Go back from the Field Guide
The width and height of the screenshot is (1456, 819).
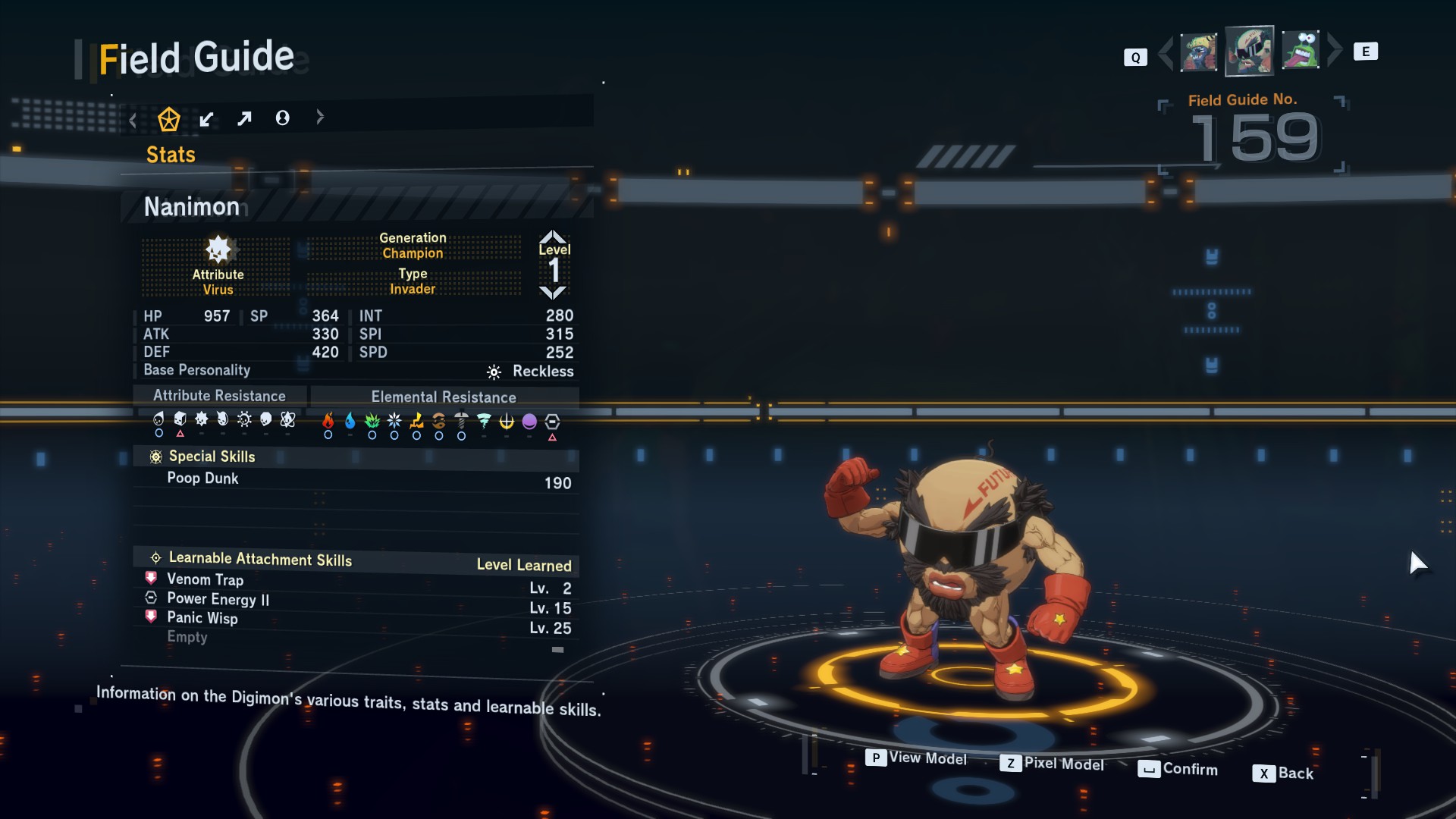[1283, 773]
